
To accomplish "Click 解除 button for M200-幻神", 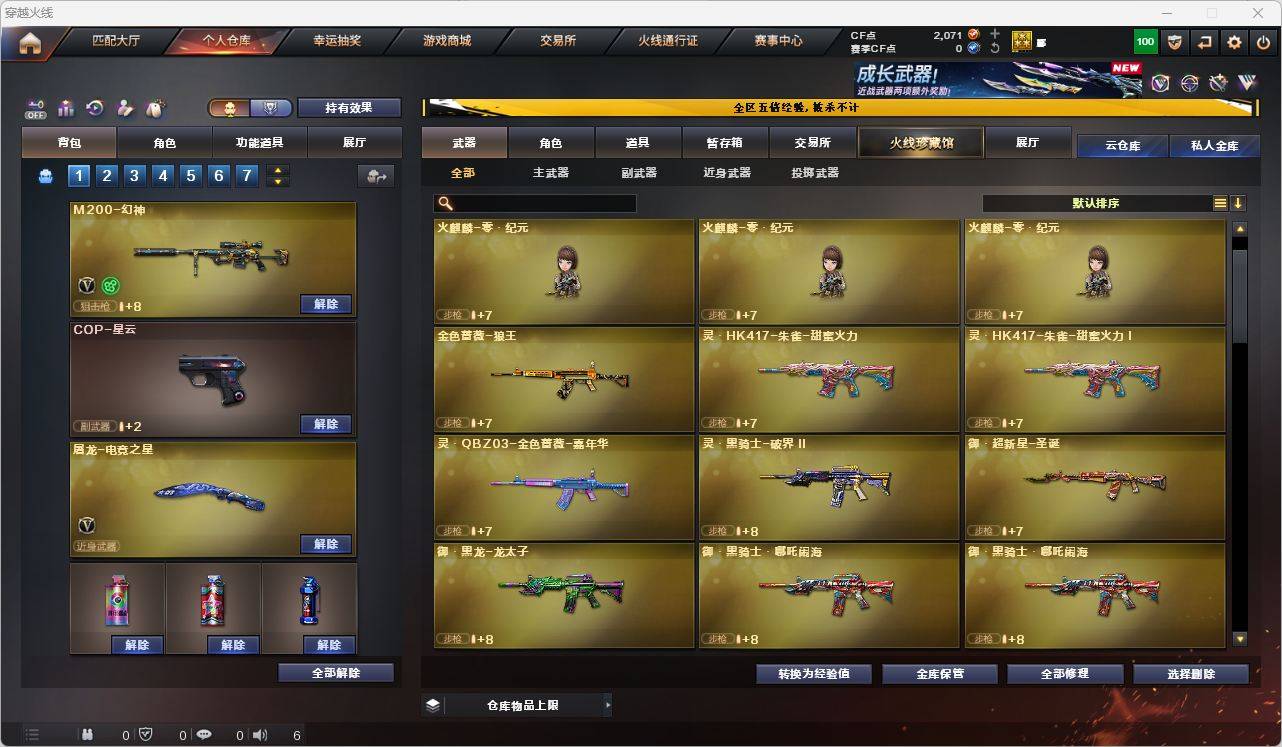I will pos(326,304).
